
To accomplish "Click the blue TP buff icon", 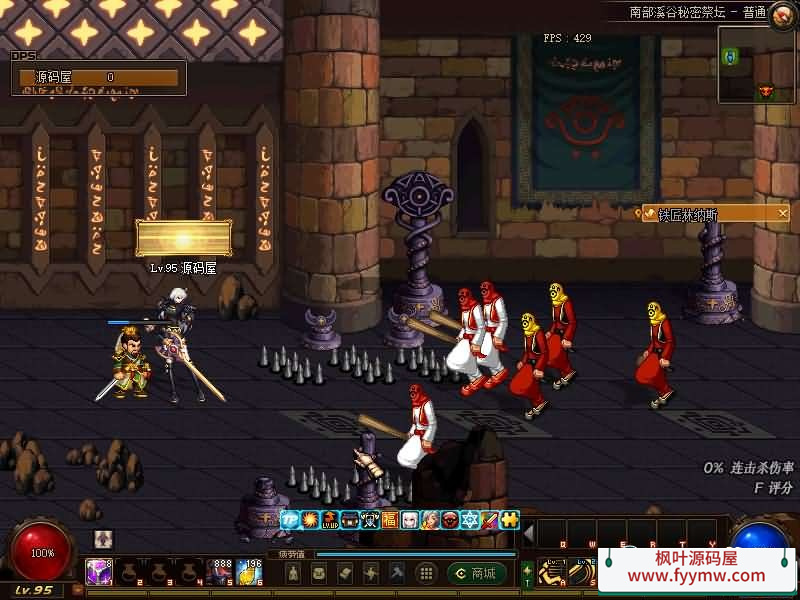I will click(290, 520).
